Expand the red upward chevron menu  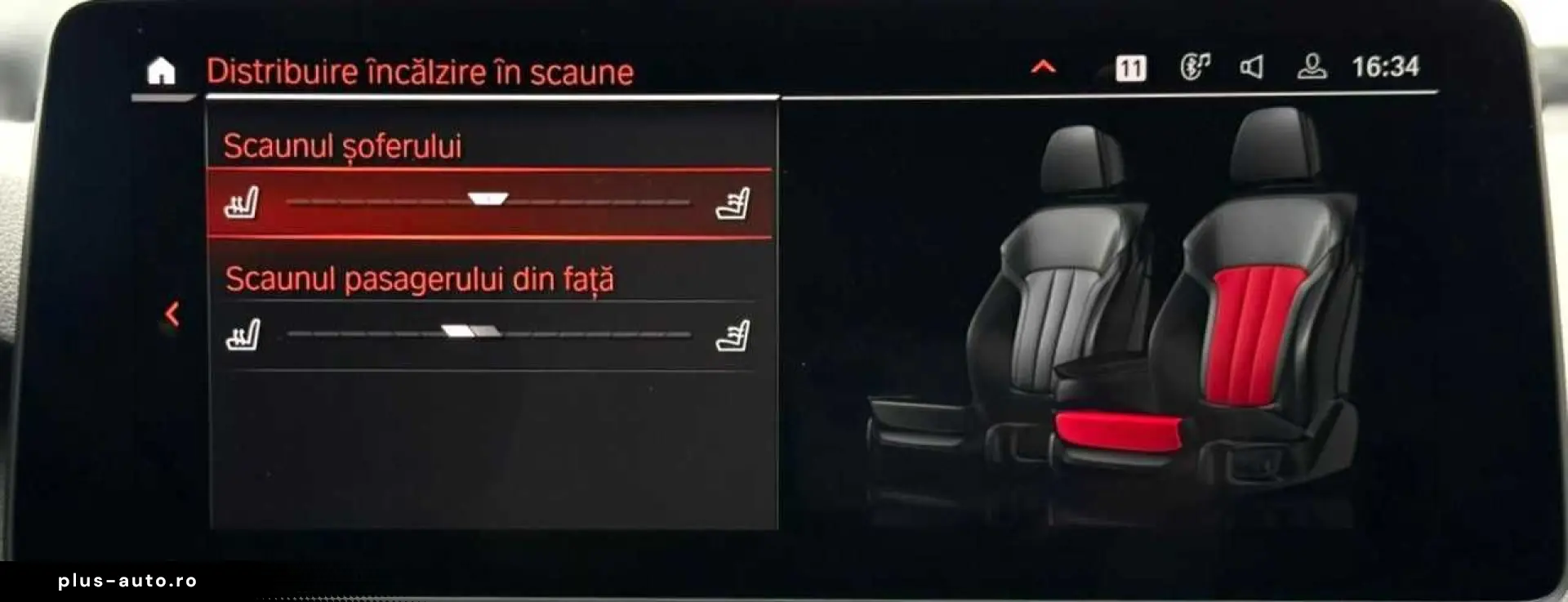1043,69
